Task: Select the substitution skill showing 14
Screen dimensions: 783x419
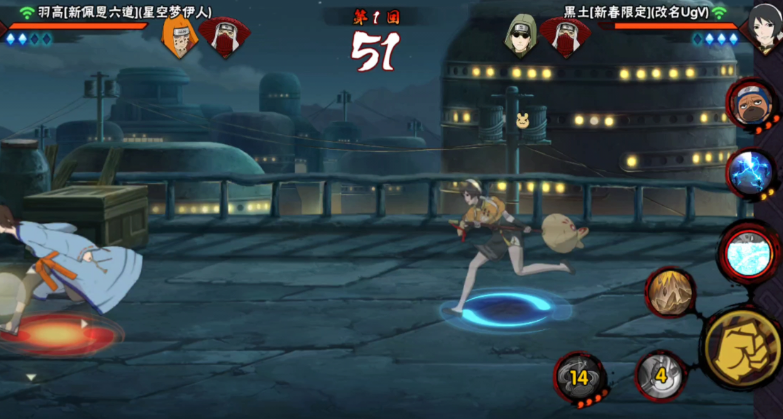Action: pyautogui.click(x=580, y=377)
